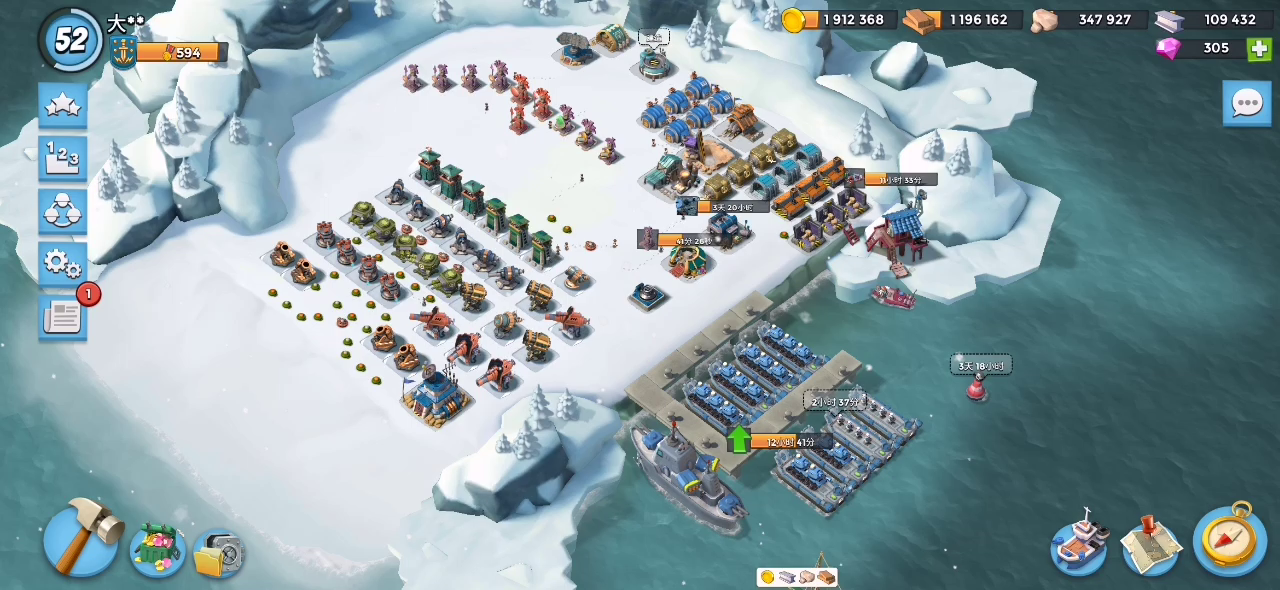1280x590 pixels.
Task: View the level 52 player badge
Action: (x=71, y=40)
